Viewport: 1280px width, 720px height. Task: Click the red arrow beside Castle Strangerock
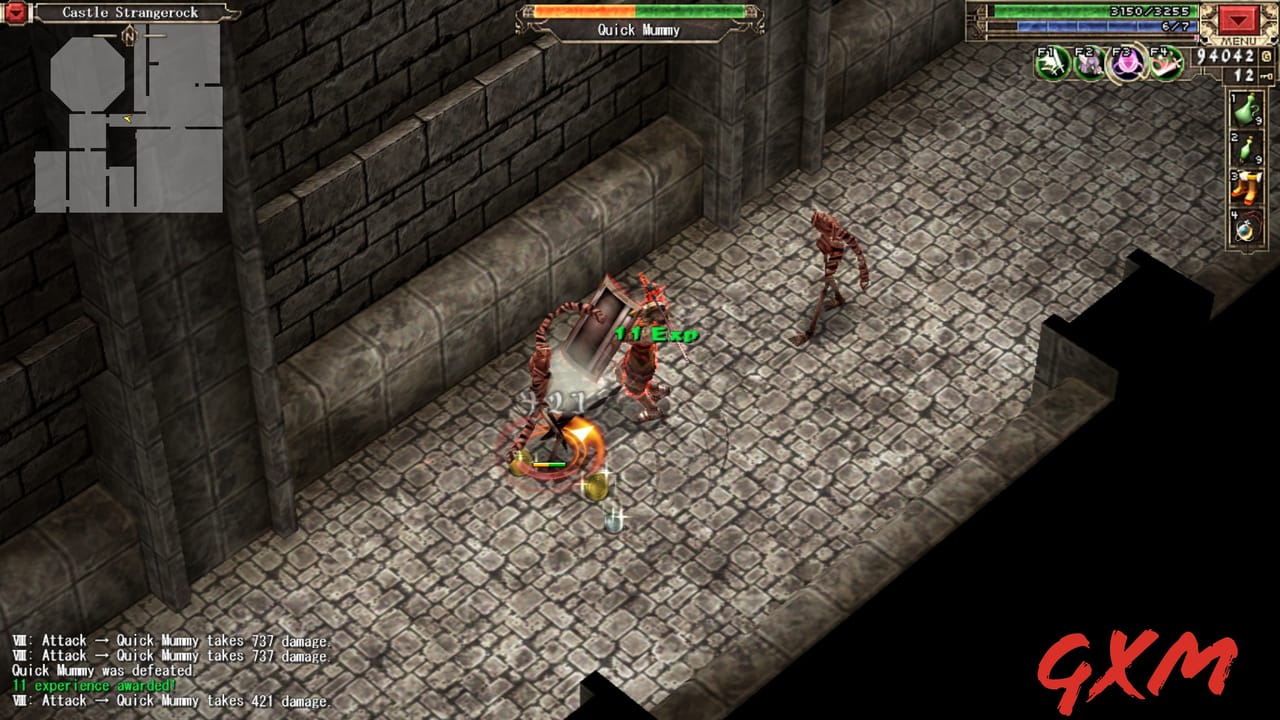click(14, 13)
